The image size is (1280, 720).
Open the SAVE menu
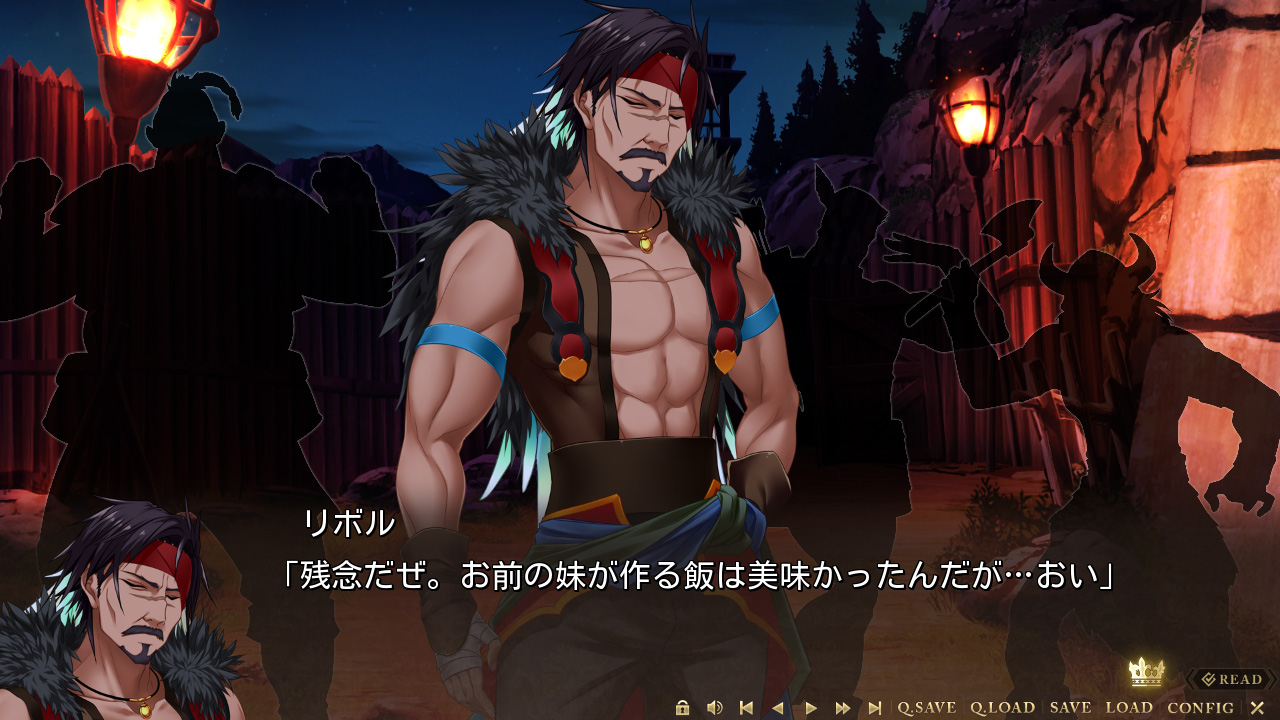tap(1070, 708)
